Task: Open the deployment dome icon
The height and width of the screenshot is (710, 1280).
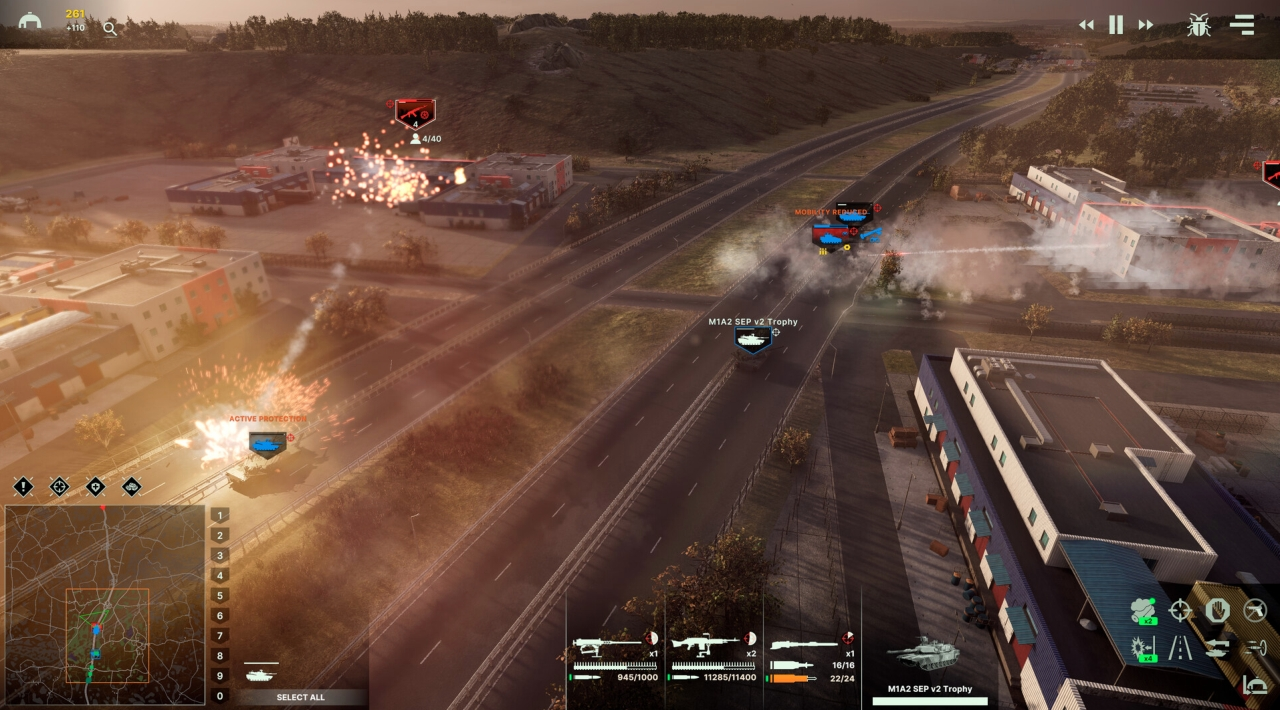Action: 30,21
